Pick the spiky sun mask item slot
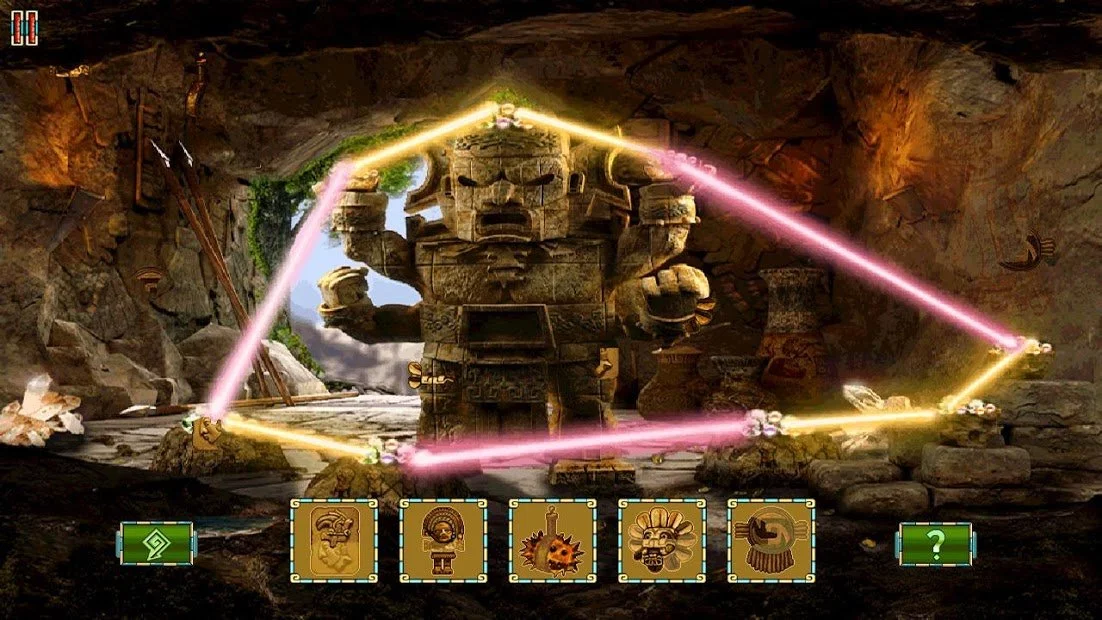The height and width of the screenshot is (620, 1102). 552,541
